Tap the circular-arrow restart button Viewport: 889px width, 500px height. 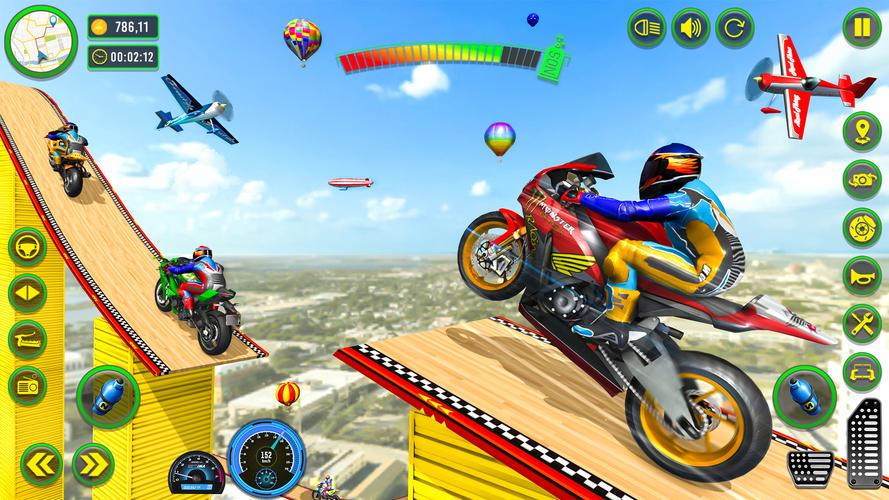click(734, 27)
